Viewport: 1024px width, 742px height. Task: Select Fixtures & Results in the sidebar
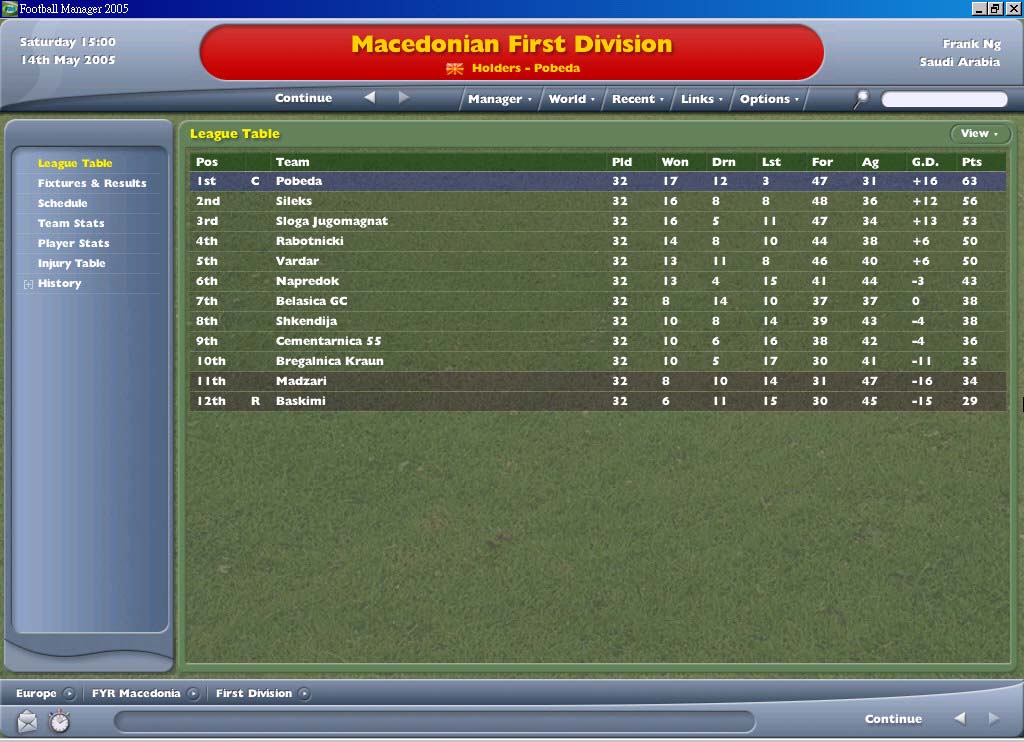[92, 183]
